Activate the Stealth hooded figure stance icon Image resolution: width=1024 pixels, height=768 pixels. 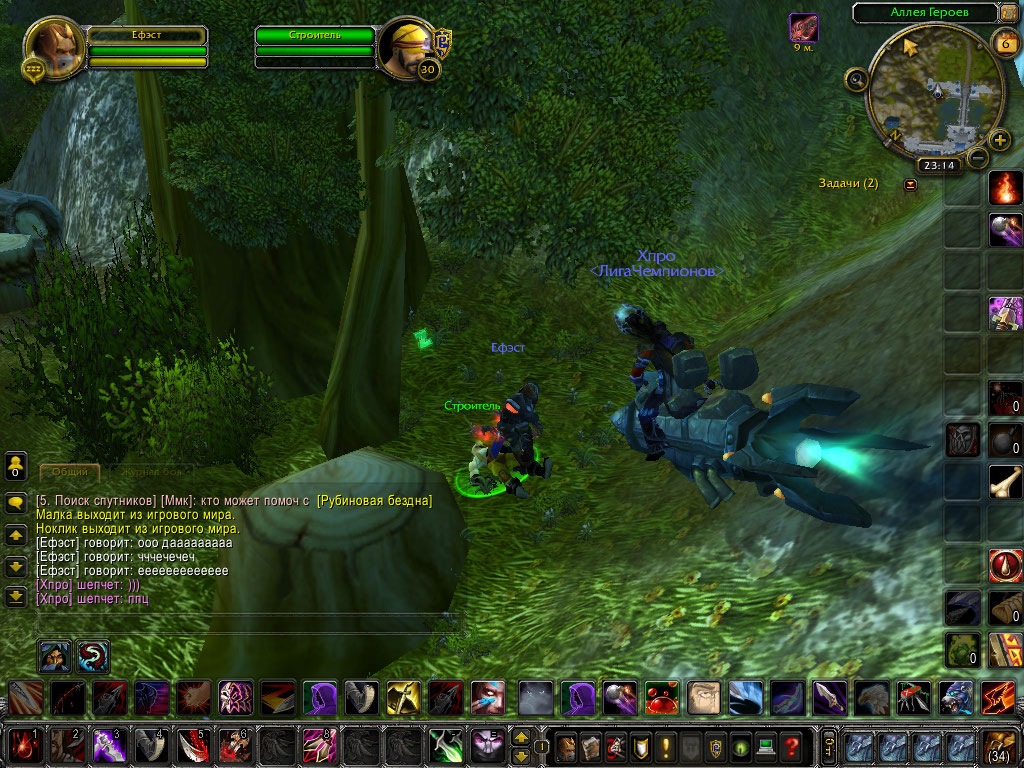click(54, 656)
